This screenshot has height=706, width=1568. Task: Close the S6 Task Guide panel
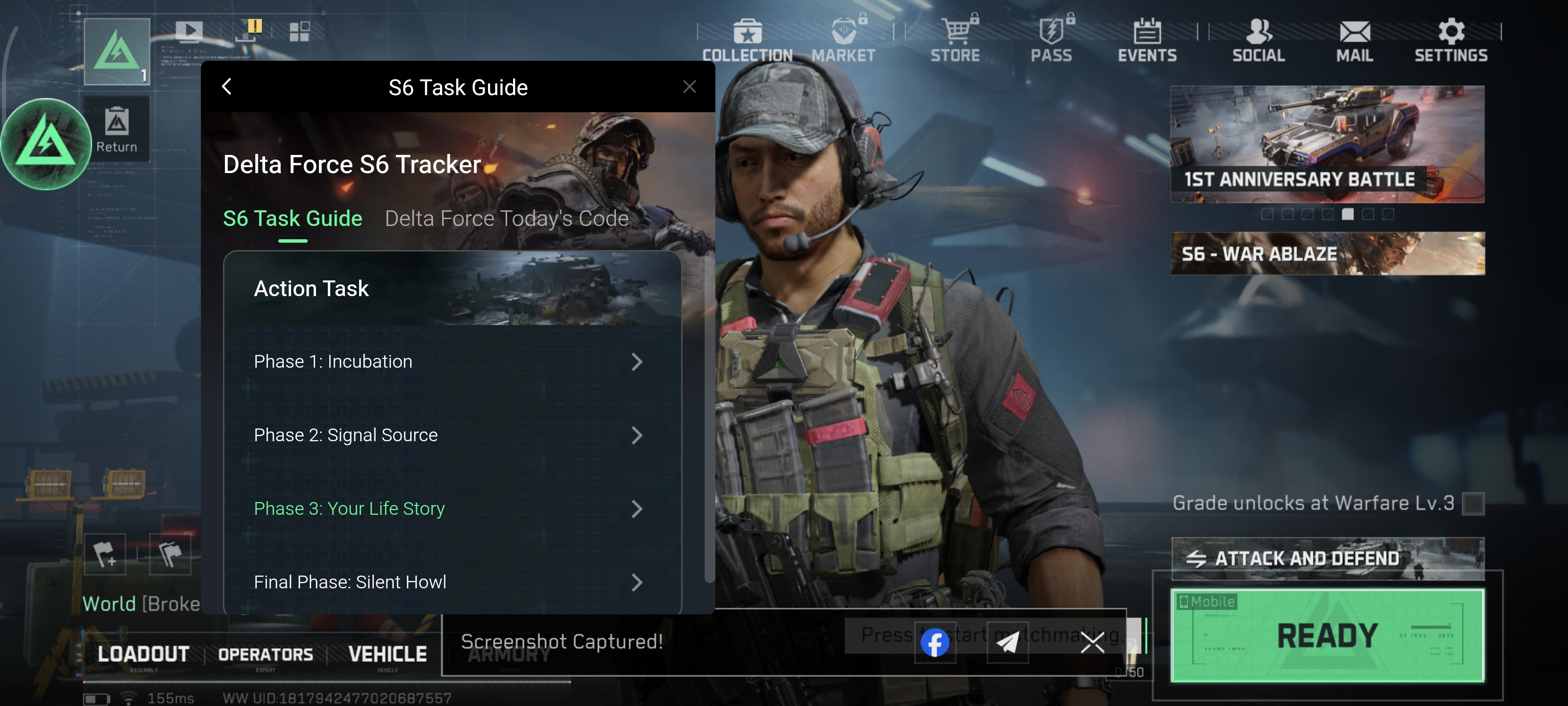click(x=689, y=87)
